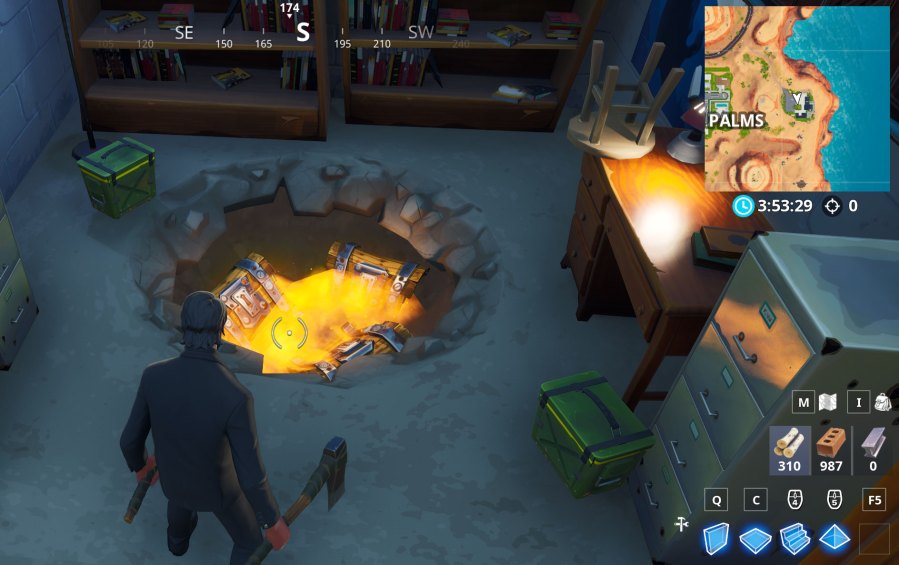Screen dimensions: 899x565
Task: Choose the stairs building piece
Action: pos(795,538)
